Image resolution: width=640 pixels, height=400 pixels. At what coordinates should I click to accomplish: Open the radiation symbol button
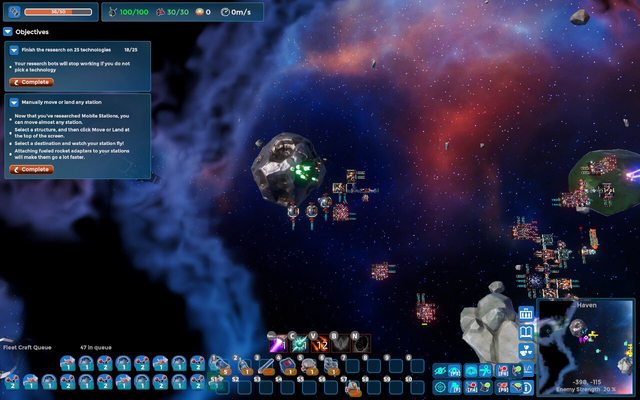[x=527, y=352]
